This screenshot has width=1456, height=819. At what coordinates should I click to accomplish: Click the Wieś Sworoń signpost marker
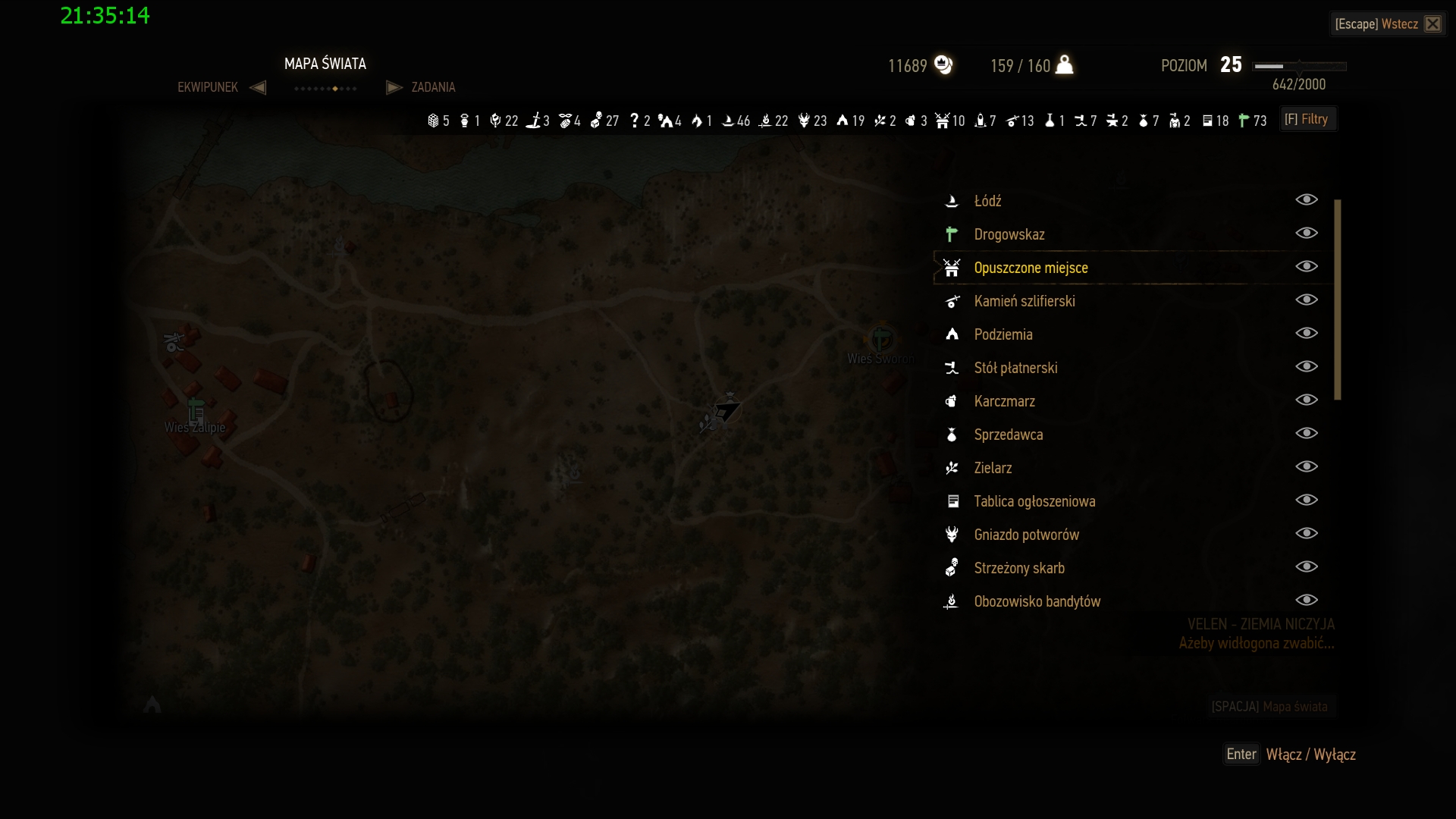[x=881, y=339]
